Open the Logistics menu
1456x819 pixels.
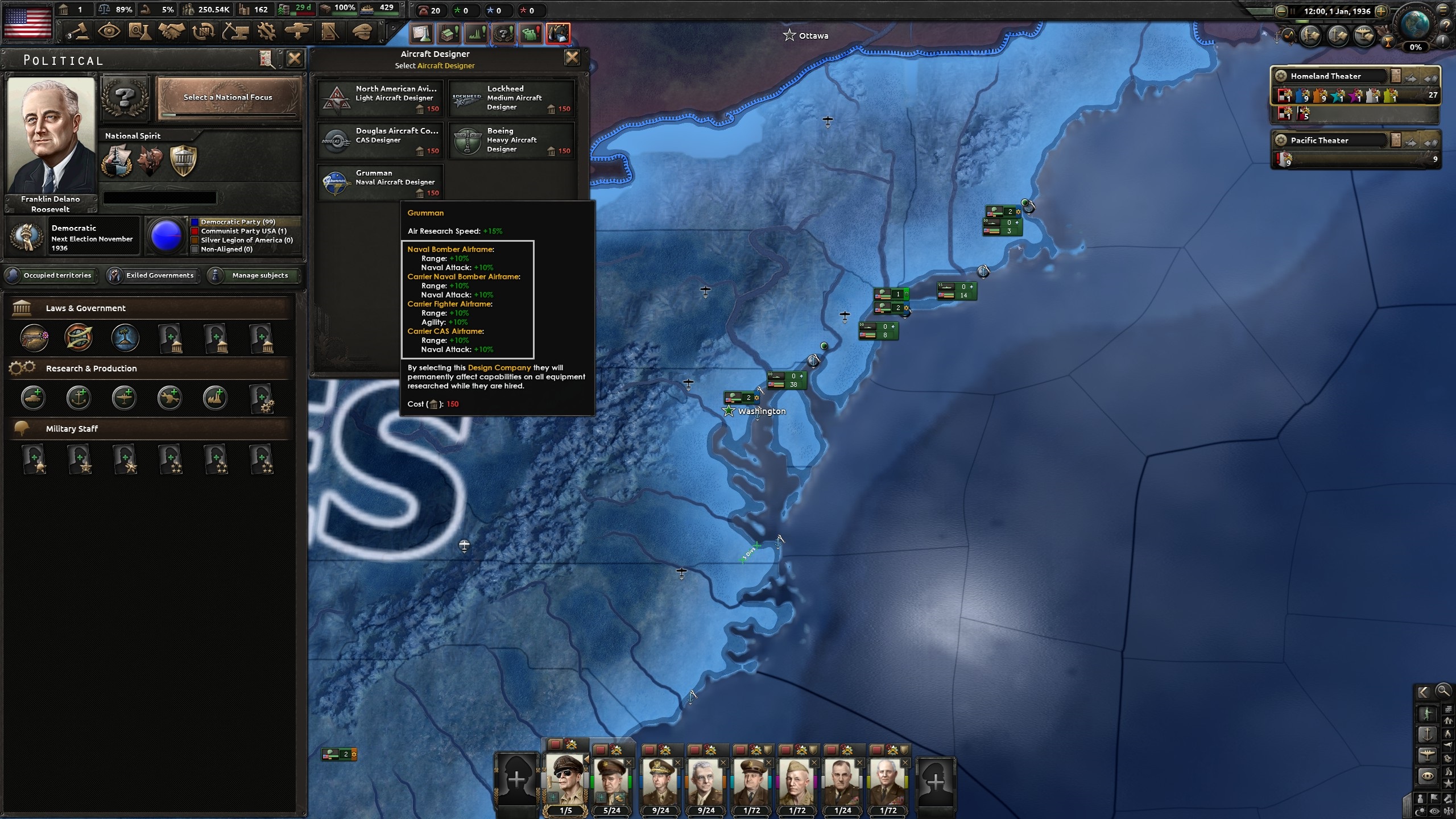point(330,32)
